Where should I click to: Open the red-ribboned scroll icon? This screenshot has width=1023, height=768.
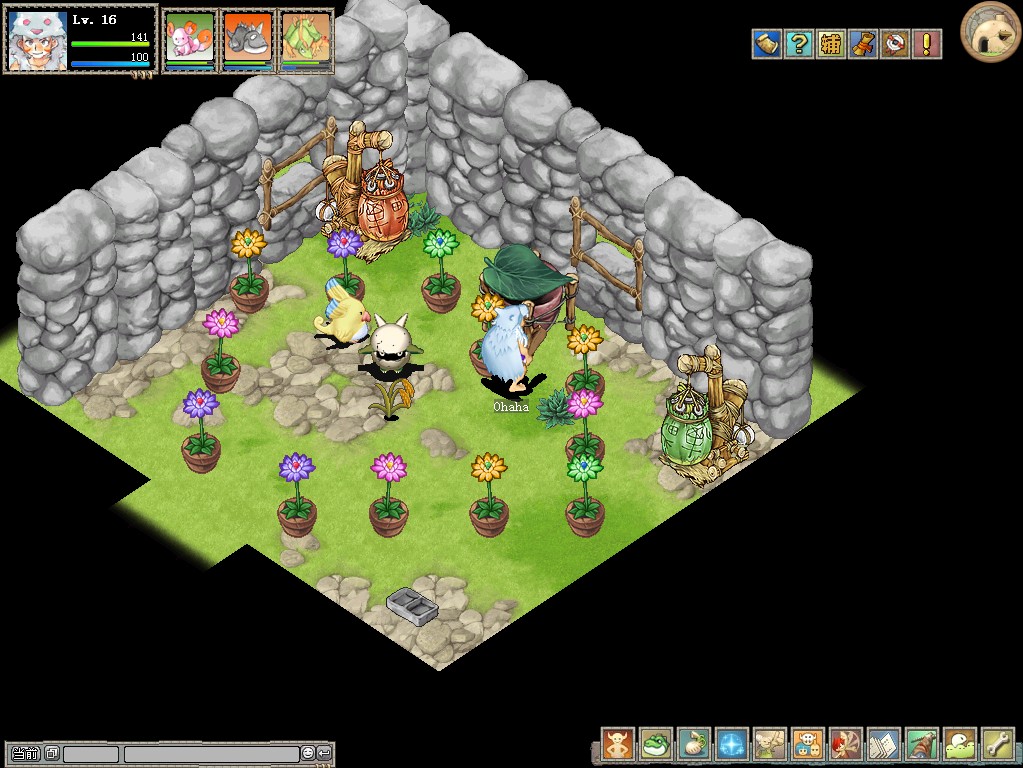click(863, 44)
